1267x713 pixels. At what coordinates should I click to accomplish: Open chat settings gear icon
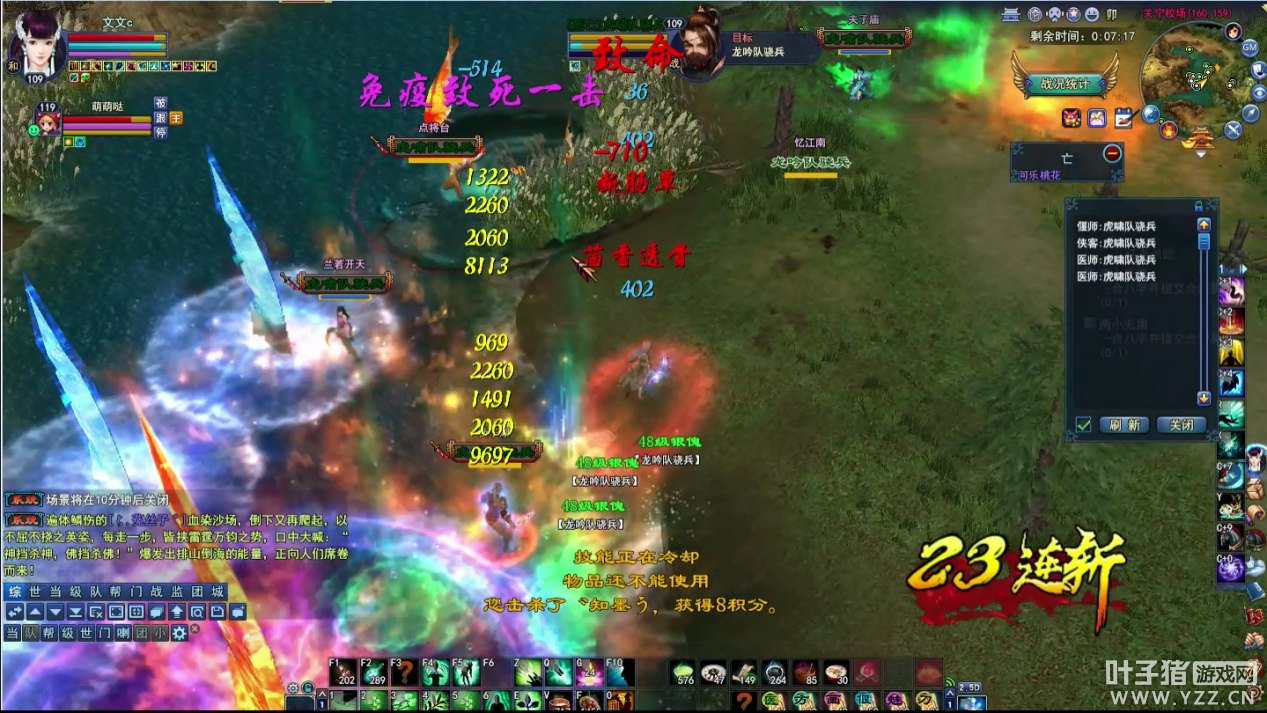pyautogui.click(x=180, y=633)
